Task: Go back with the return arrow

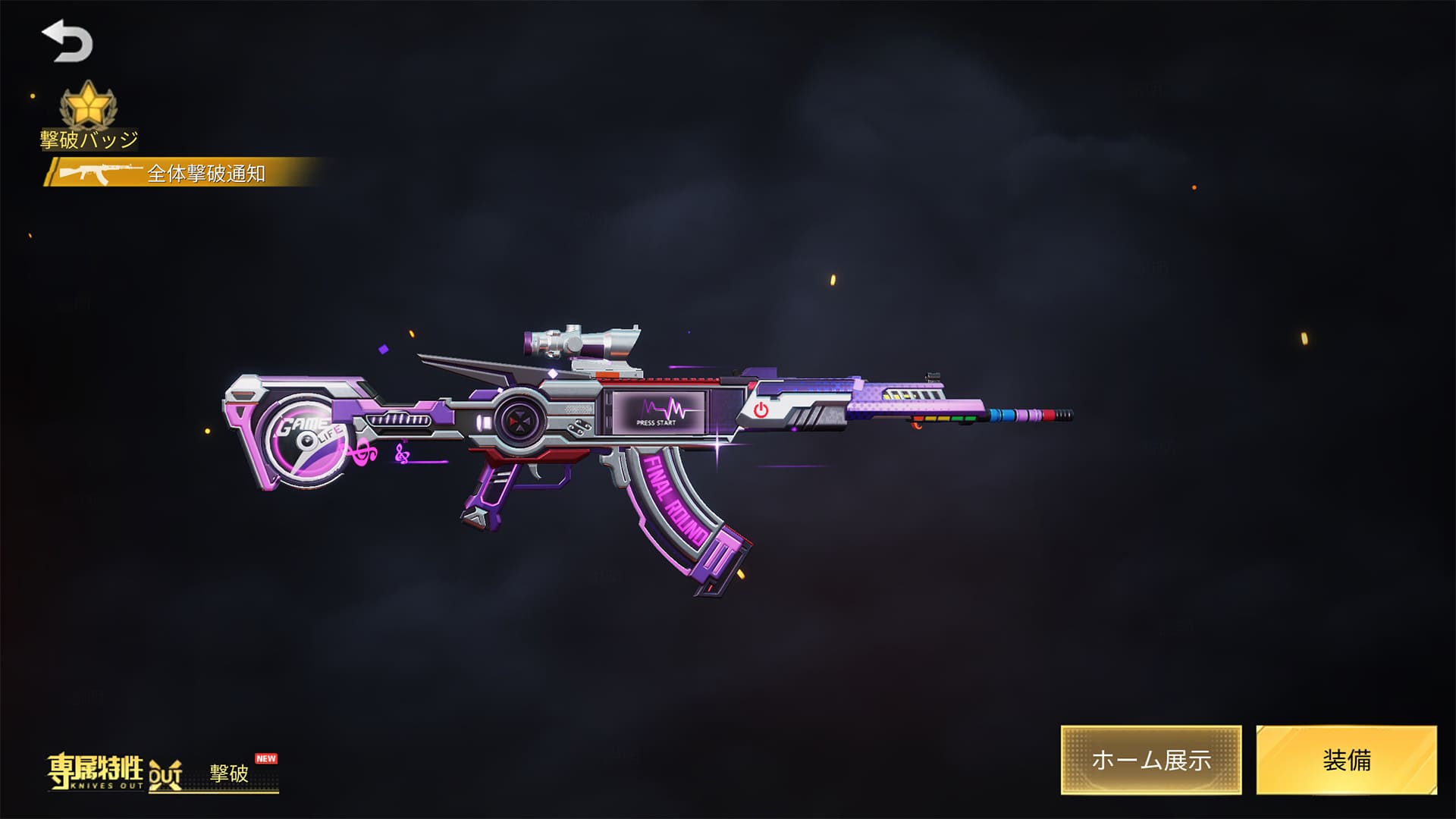Action: click(67, 42)
